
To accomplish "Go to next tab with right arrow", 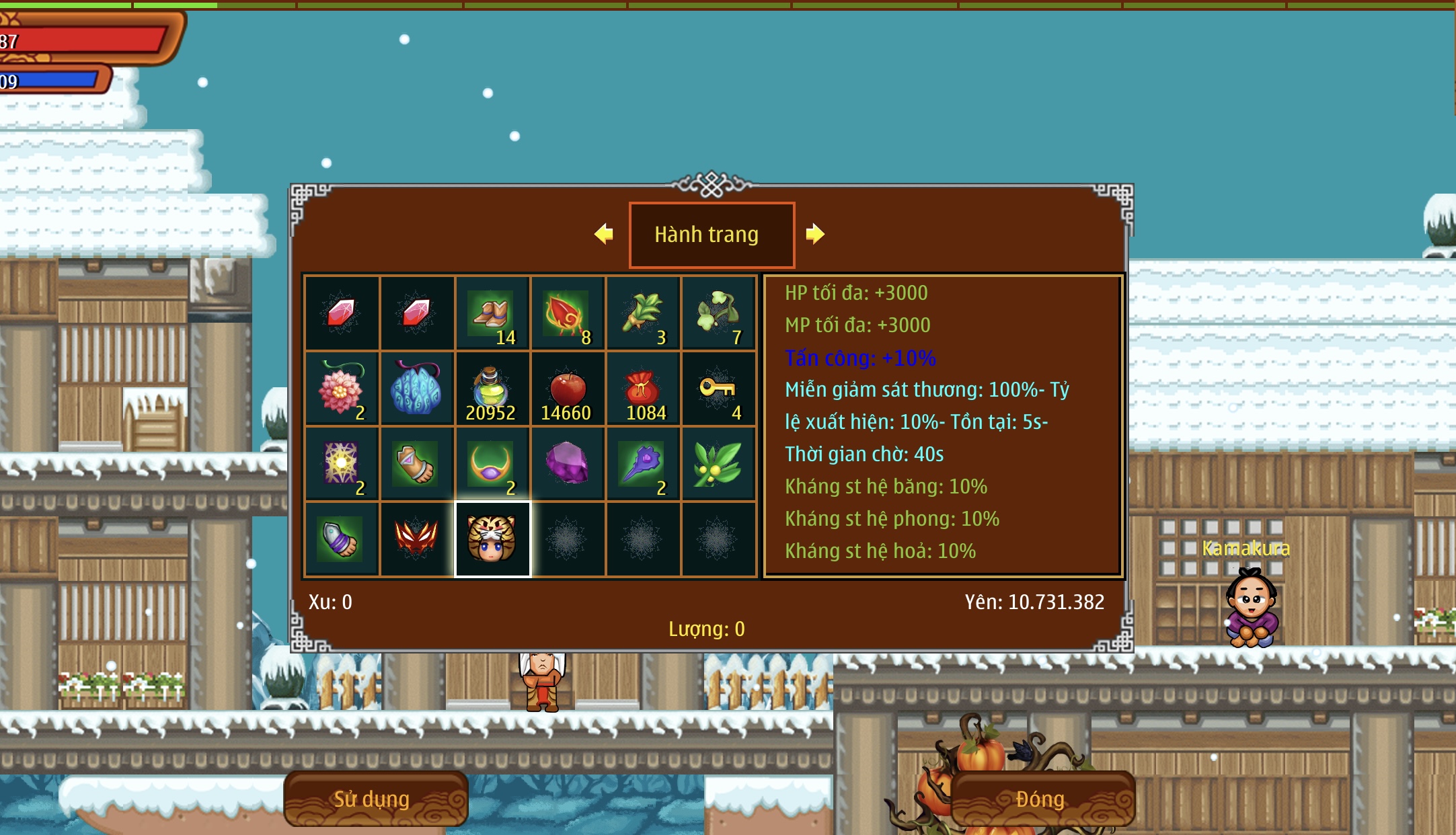I will point(815,234).
